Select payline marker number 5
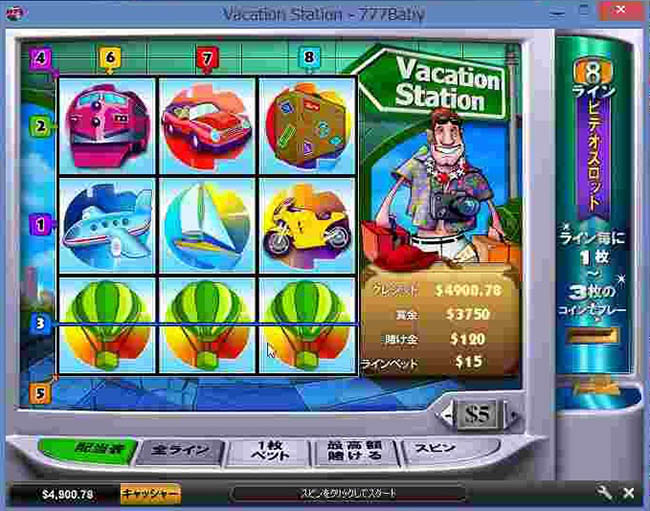This screenshot has width=650, height=511. [x=41, y=393]
